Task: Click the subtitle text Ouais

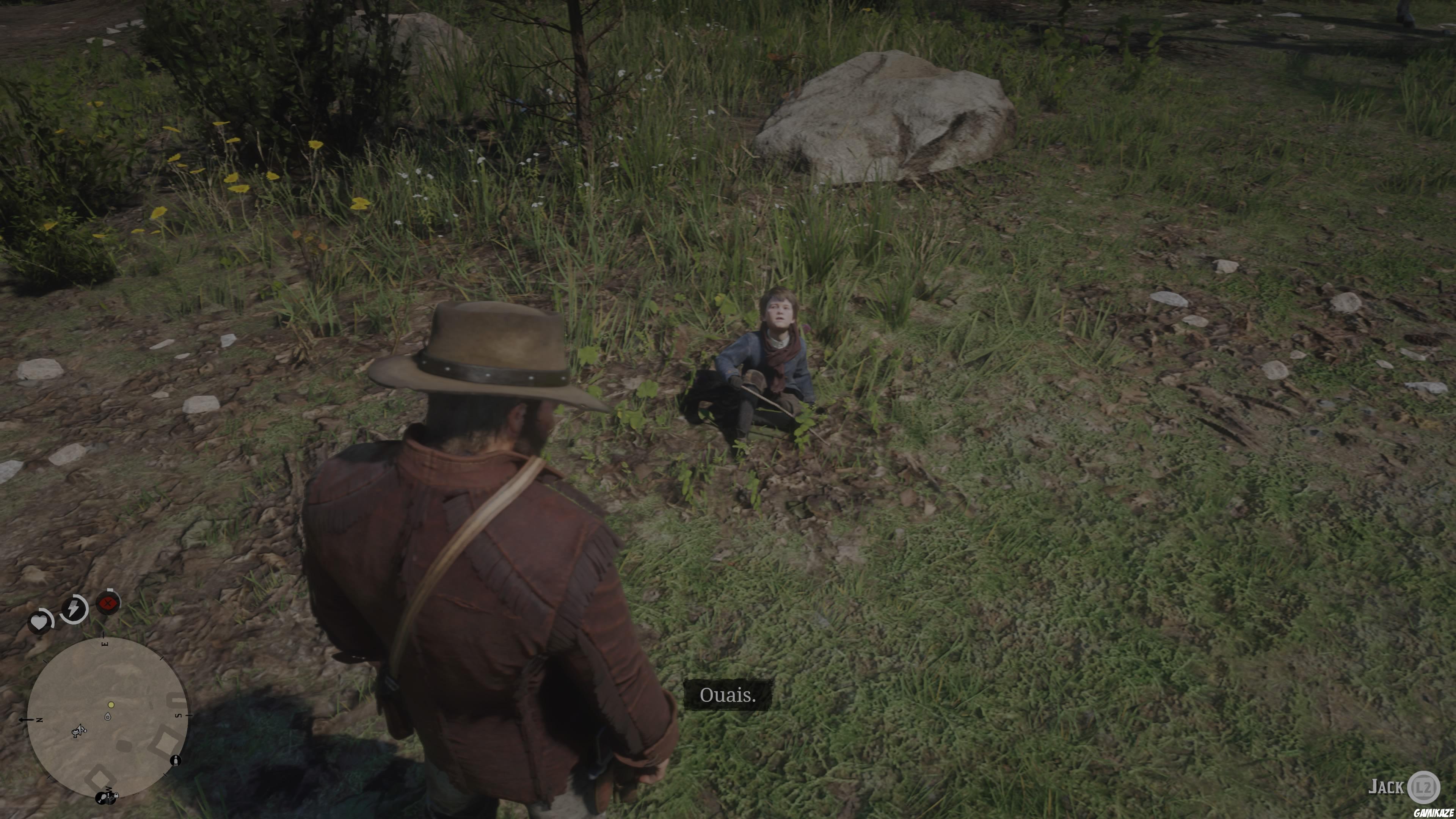Action: click(x=728, y=697)
